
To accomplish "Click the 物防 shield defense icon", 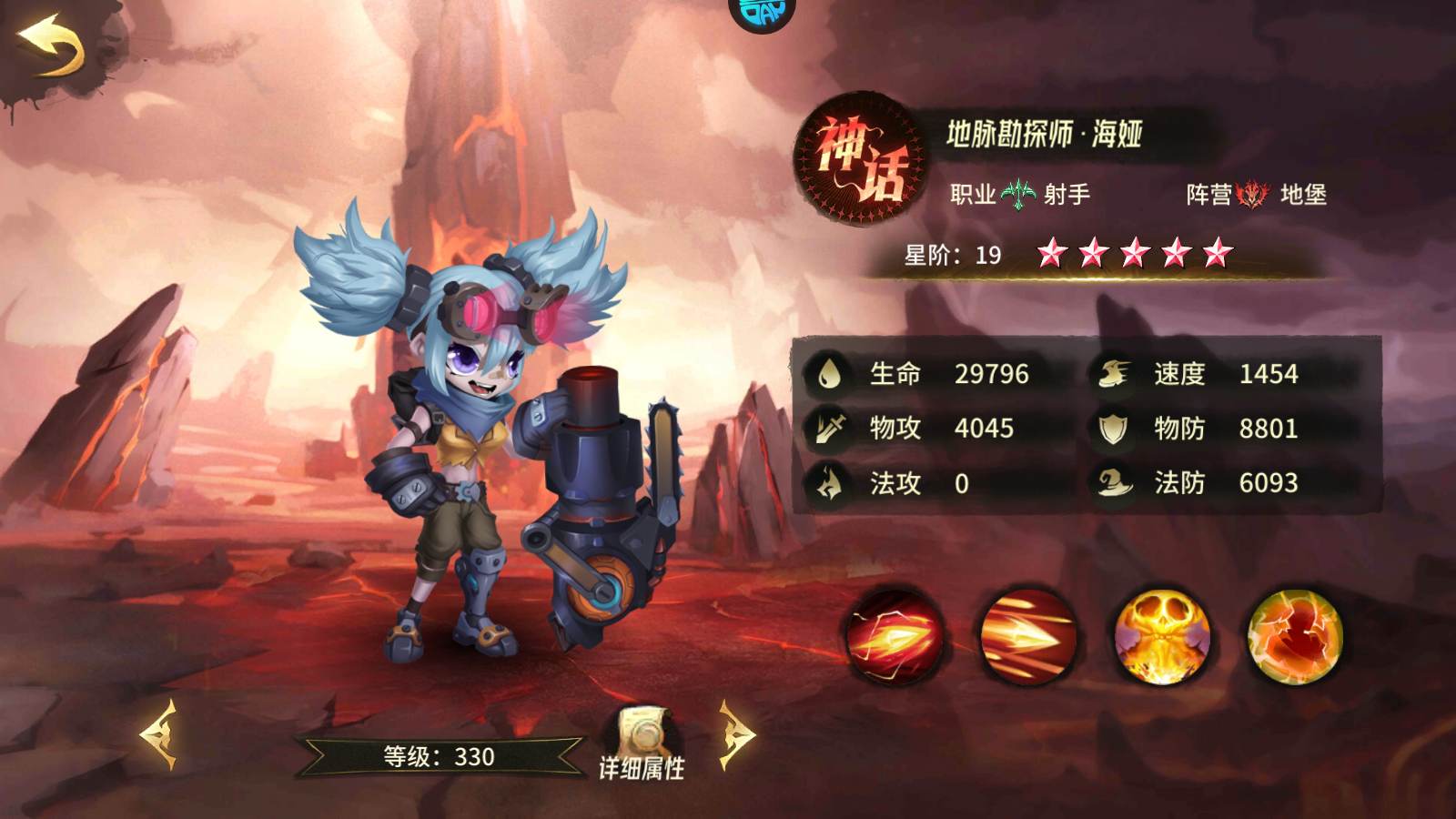I will coord(1112,428).
